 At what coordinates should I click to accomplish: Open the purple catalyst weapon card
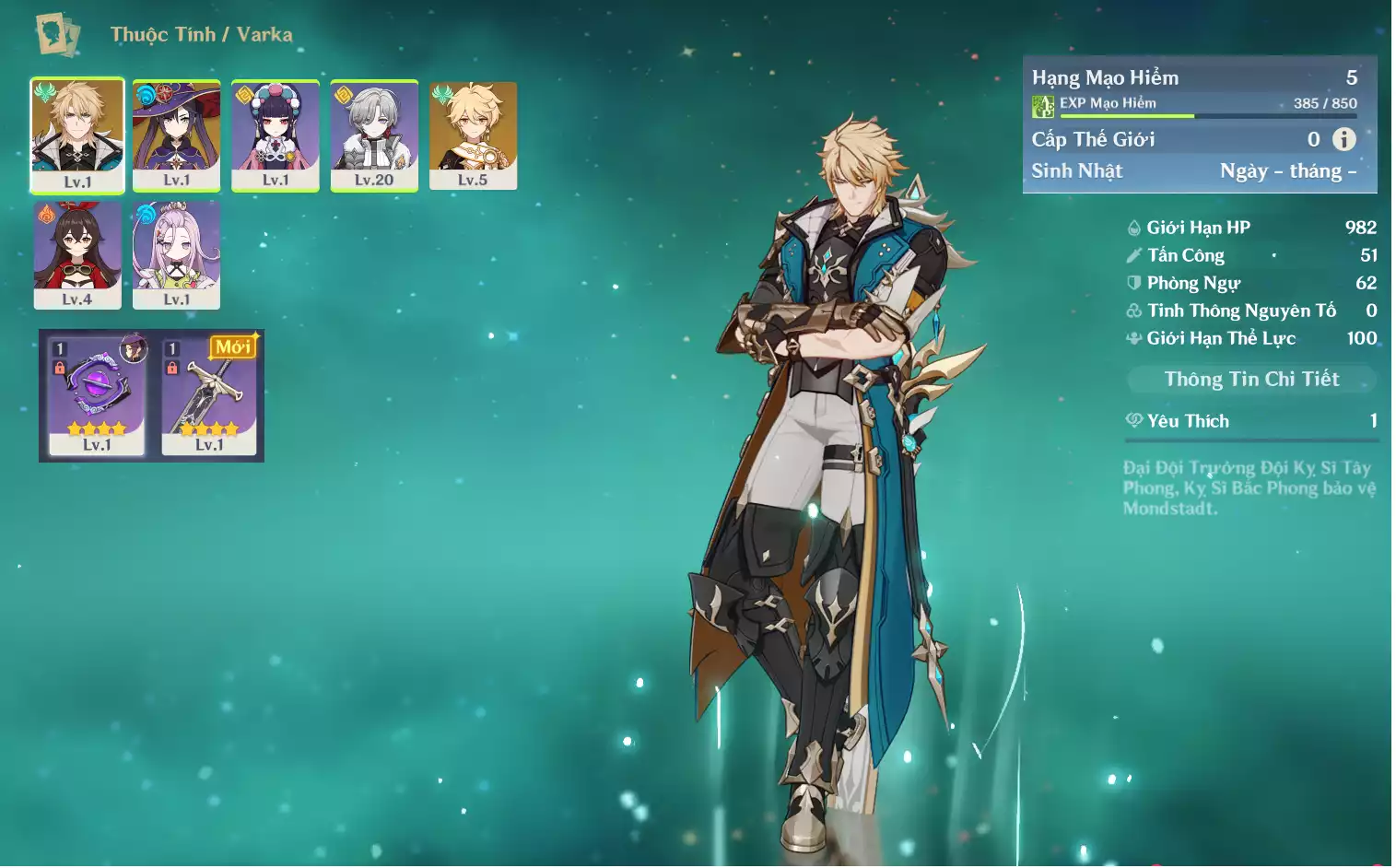click(97, 395)
